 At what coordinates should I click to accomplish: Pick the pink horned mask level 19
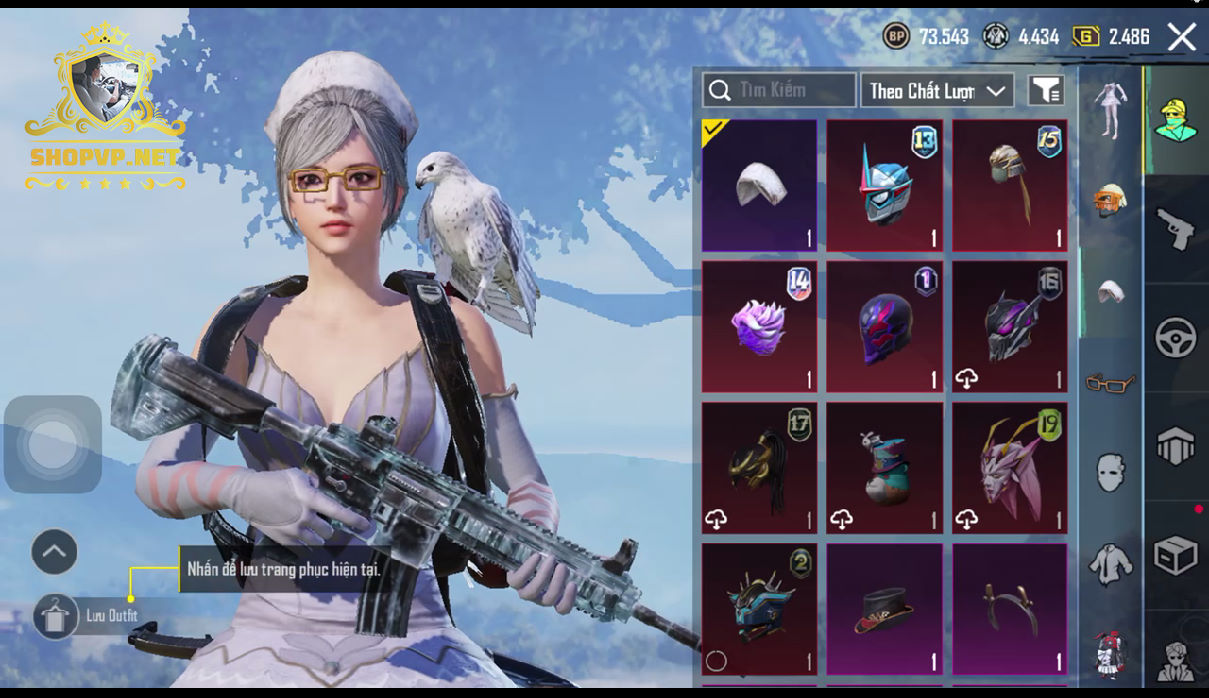pos(1009,469)
